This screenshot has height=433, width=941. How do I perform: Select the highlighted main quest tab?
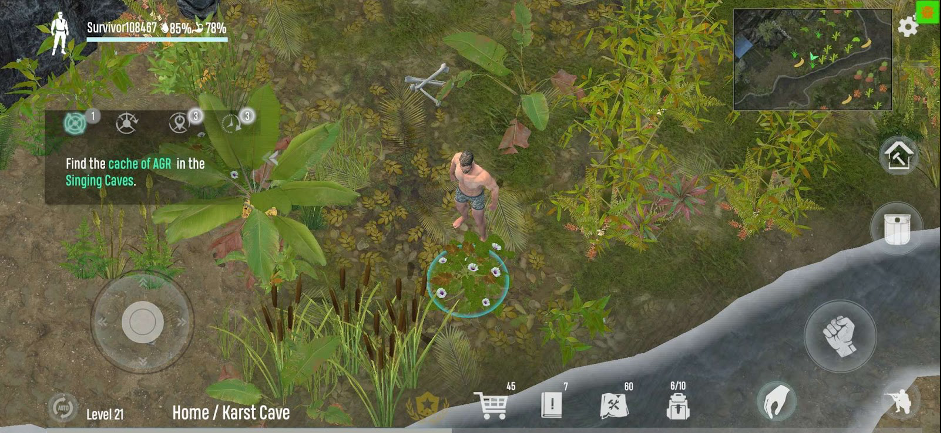tap(75, 124)
